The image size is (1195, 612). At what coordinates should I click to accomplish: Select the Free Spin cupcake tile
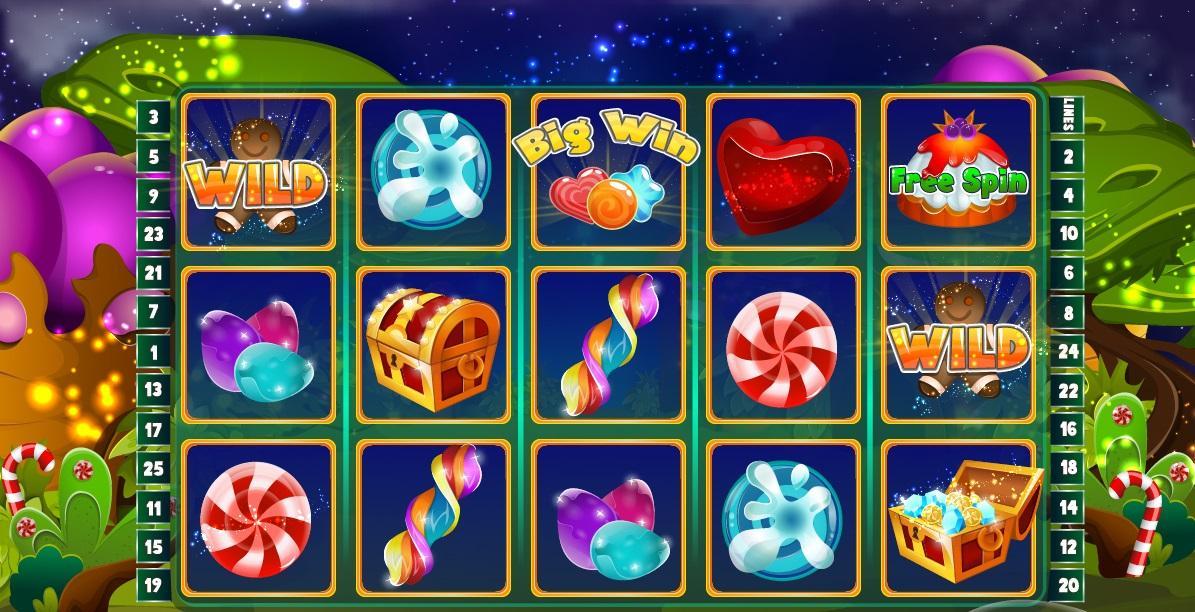[x=958, y=171]
